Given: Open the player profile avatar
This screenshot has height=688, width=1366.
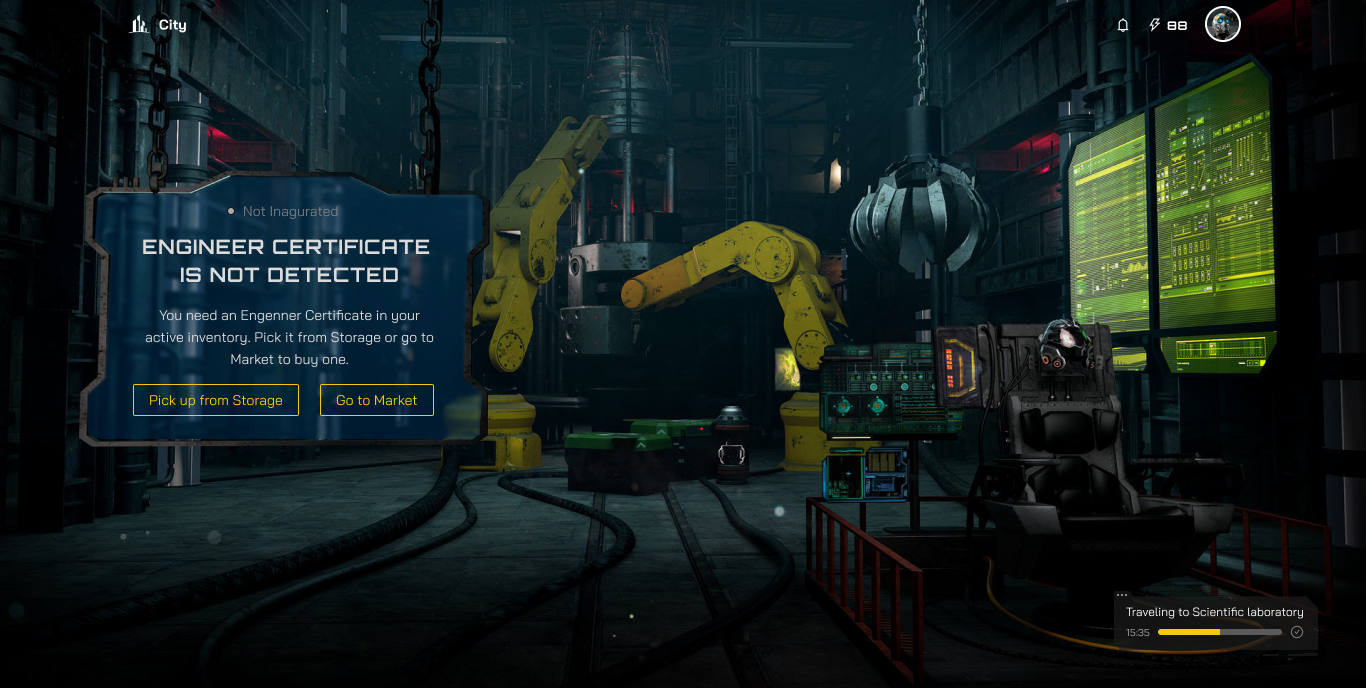Looking at the screenshot, I should [x=1222, y=25].
